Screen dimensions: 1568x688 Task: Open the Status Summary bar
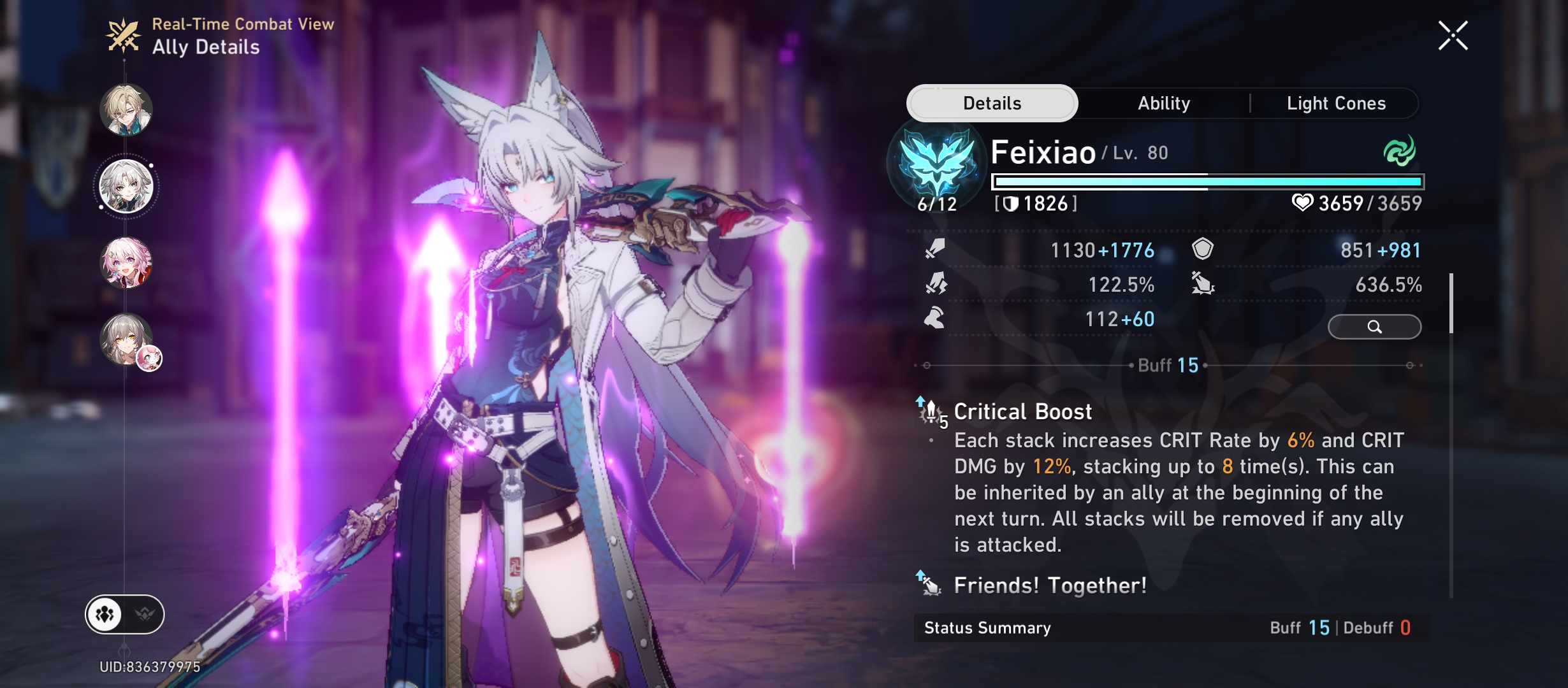[x=1170, y=628]
